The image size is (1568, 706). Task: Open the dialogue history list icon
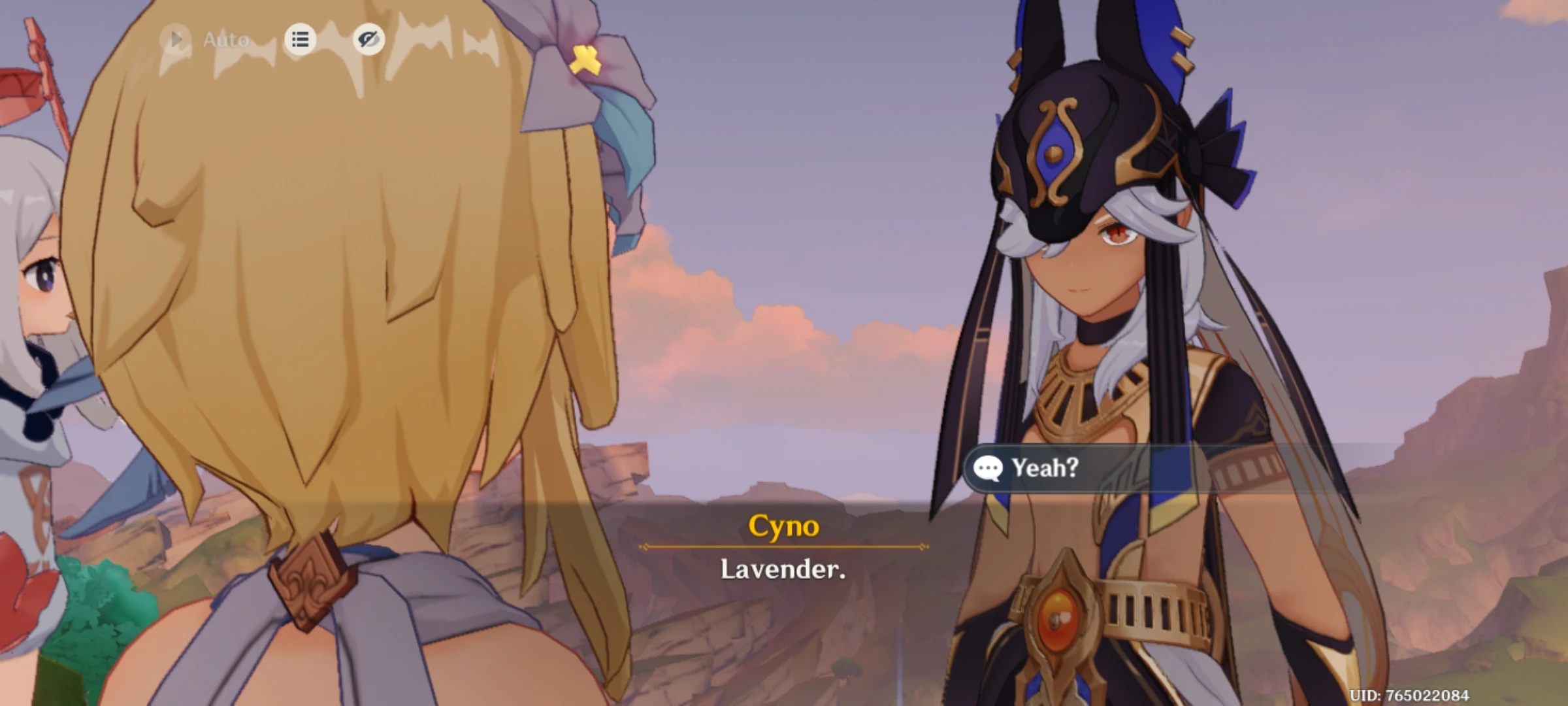(301, 40)
